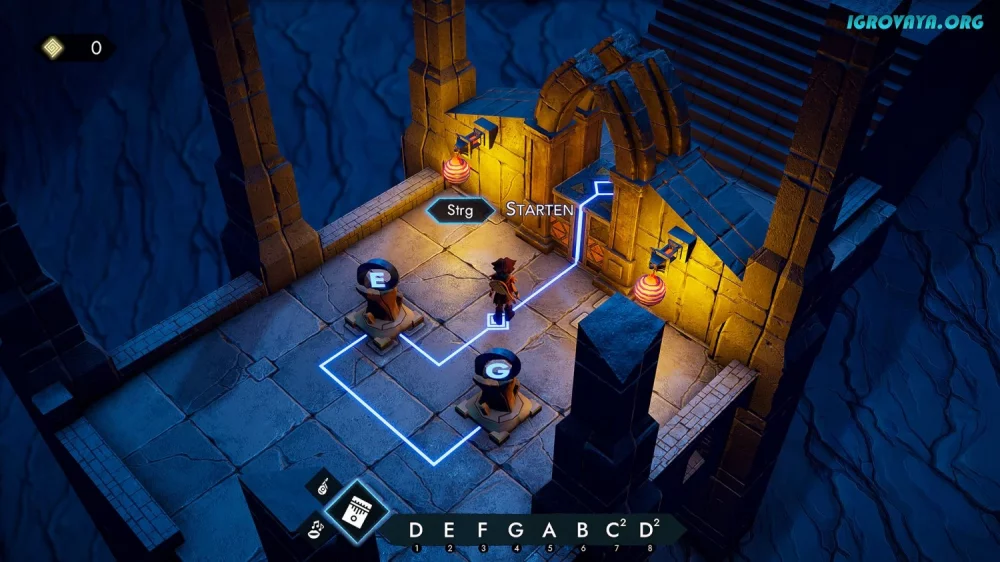Tap the F note
This screenshot has height=562, width=1000.
coord(482,530)
